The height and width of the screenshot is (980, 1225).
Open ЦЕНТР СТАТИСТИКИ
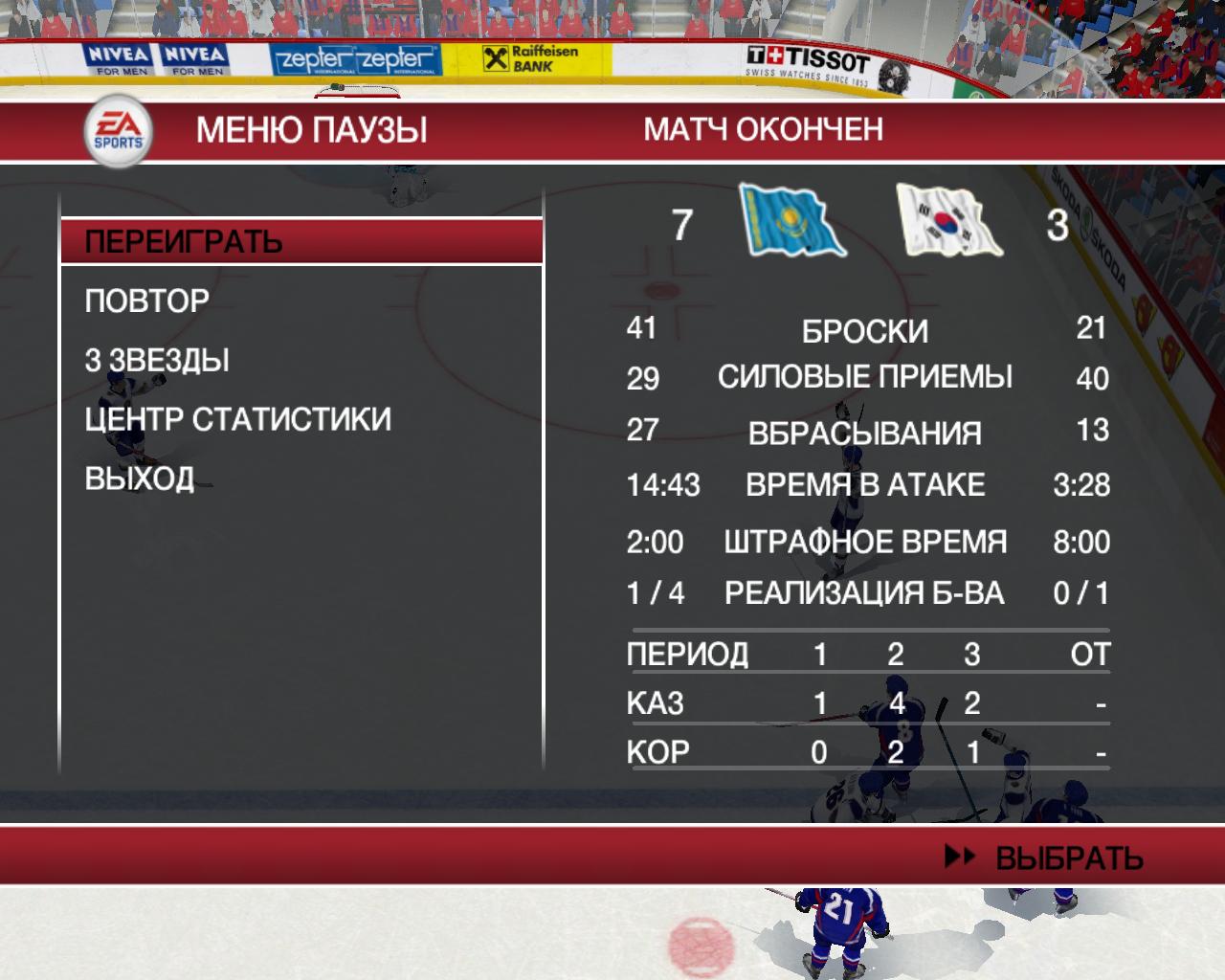coord(237,419)
